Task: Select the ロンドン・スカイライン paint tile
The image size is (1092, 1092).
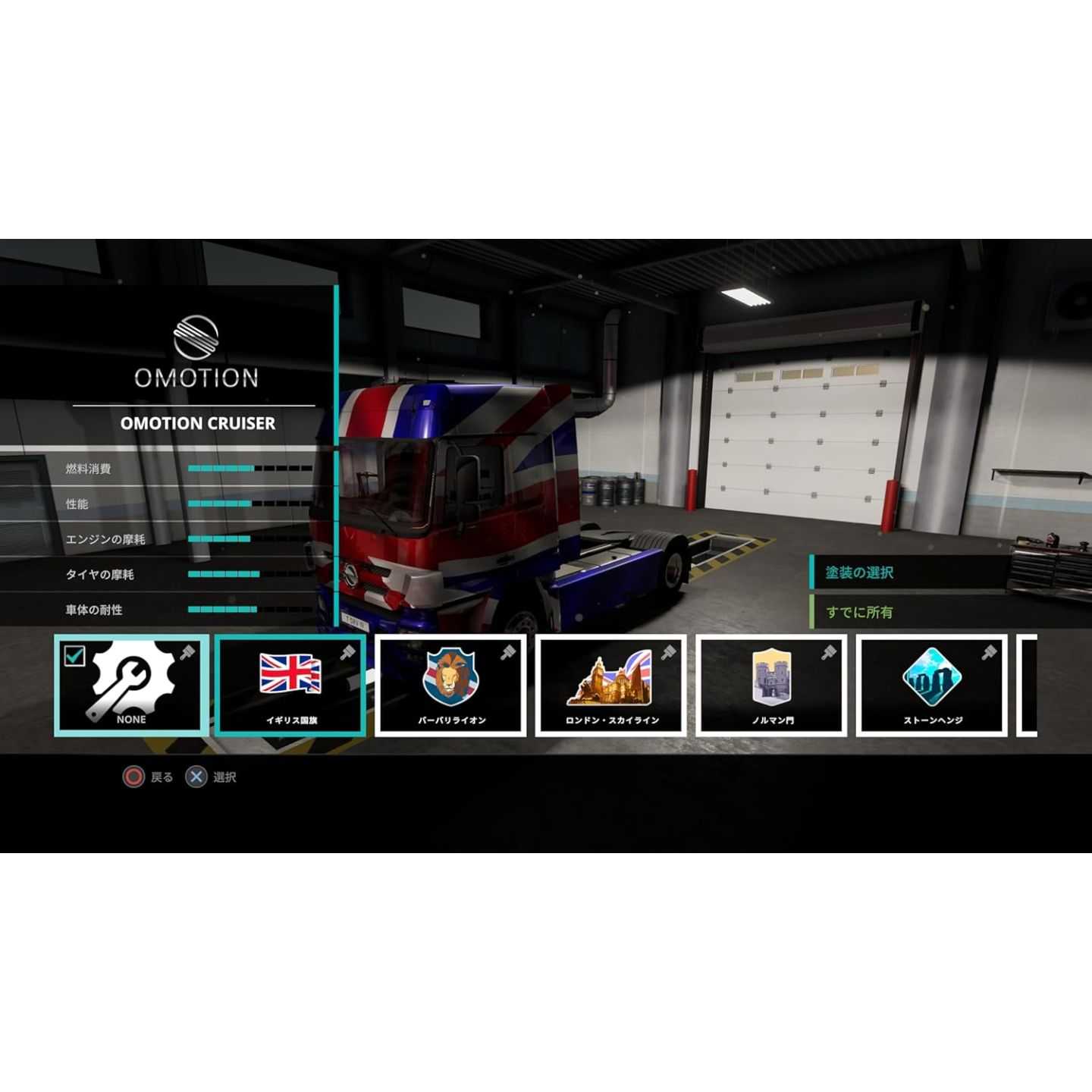Action: 611,686
